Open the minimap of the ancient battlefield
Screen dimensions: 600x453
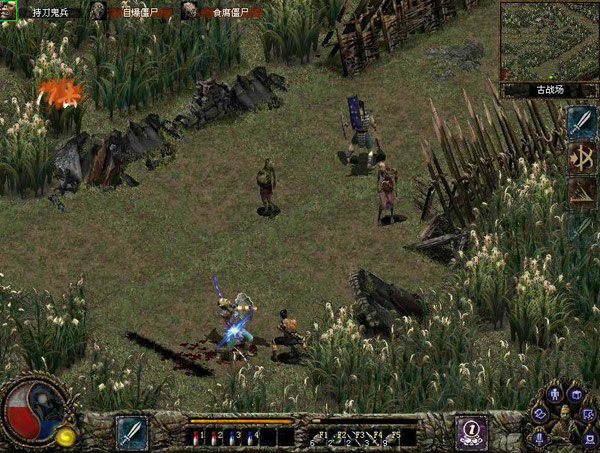[549, 40]
